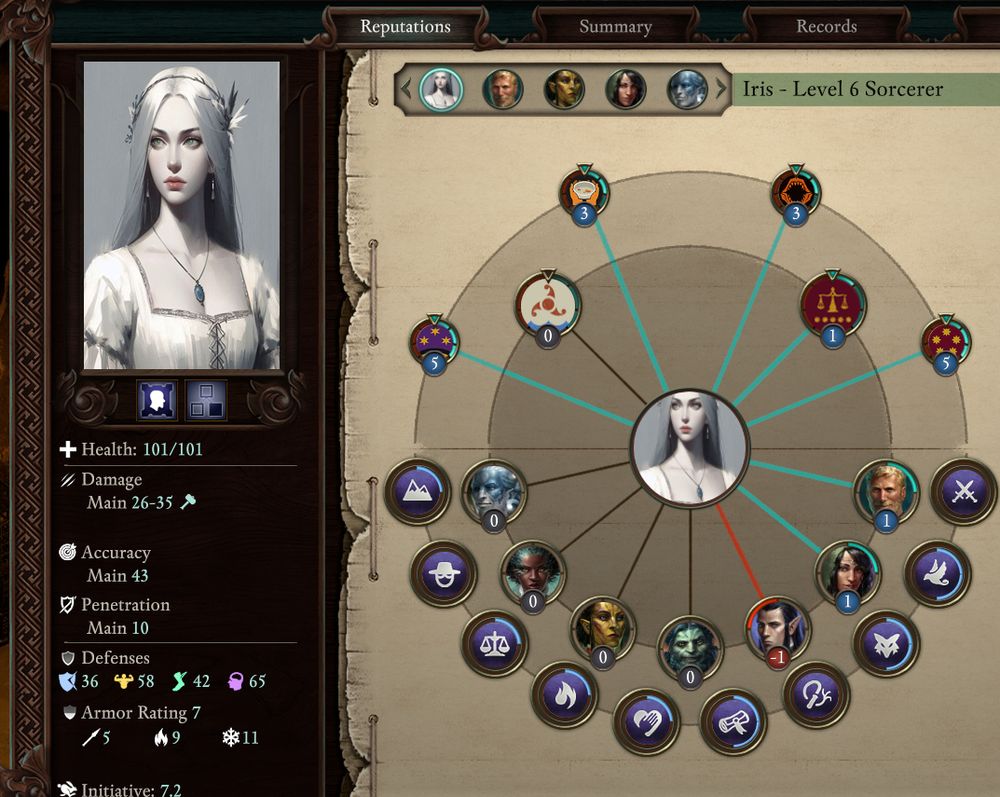Screen dimensions: 1000x797
Task: Open the triple-swirl faction emblem
Action: coord(548,305)
